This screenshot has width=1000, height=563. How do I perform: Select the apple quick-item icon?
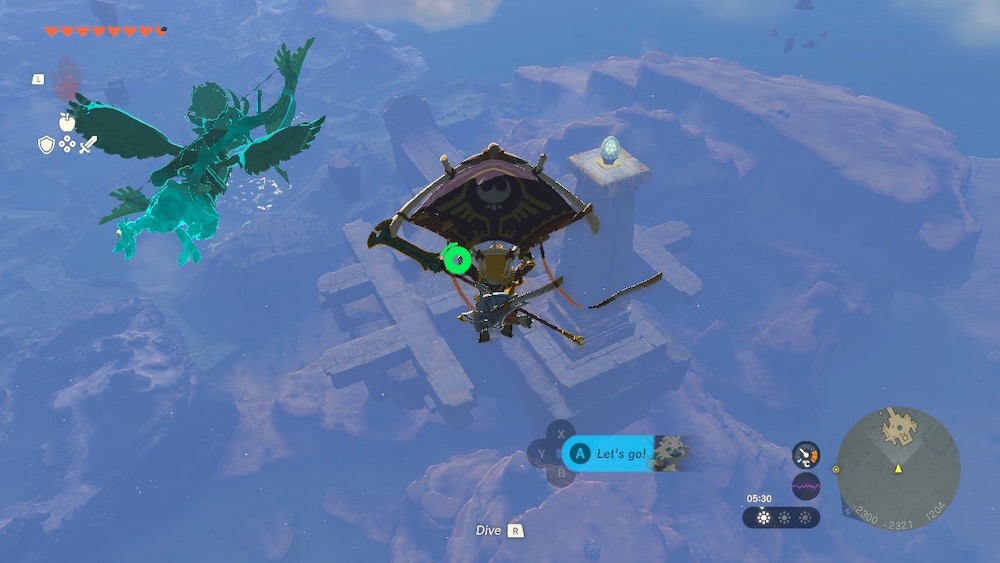pos(67,122)
